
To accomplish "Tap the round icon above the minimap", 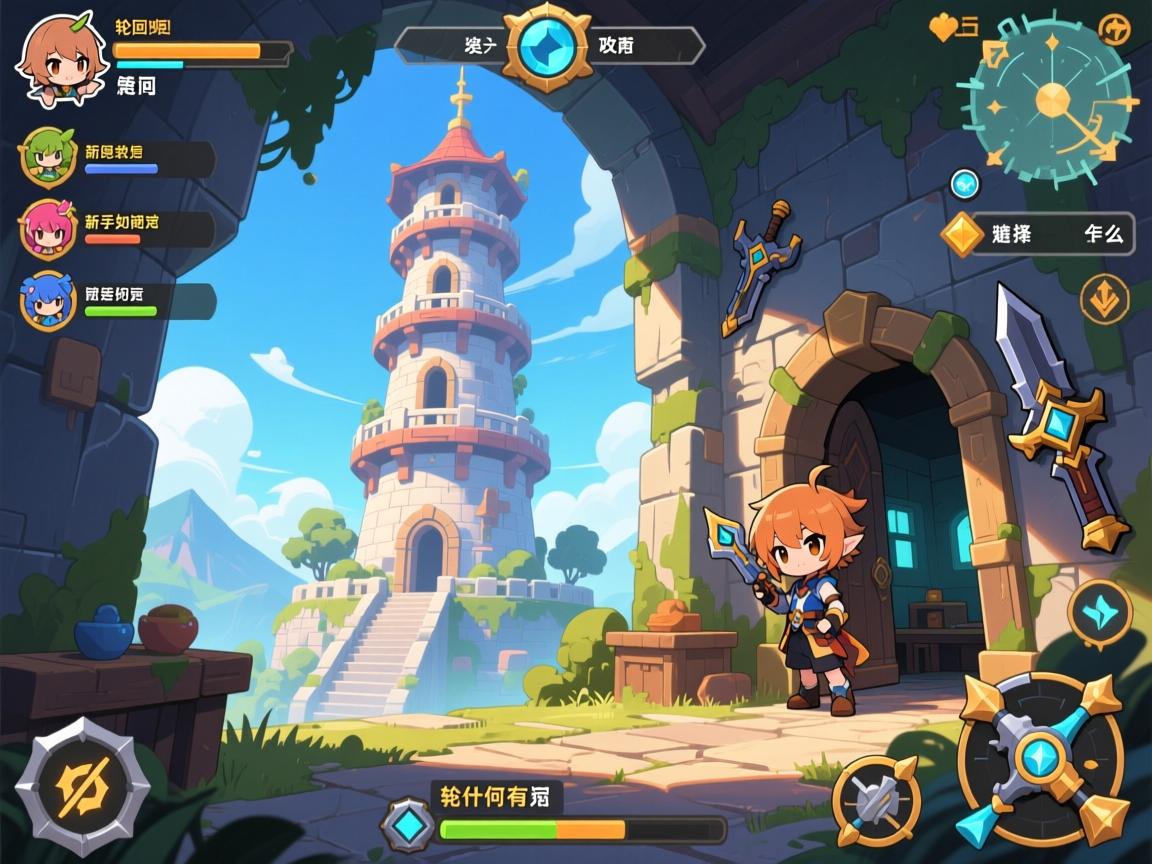I will (1114, 30).
